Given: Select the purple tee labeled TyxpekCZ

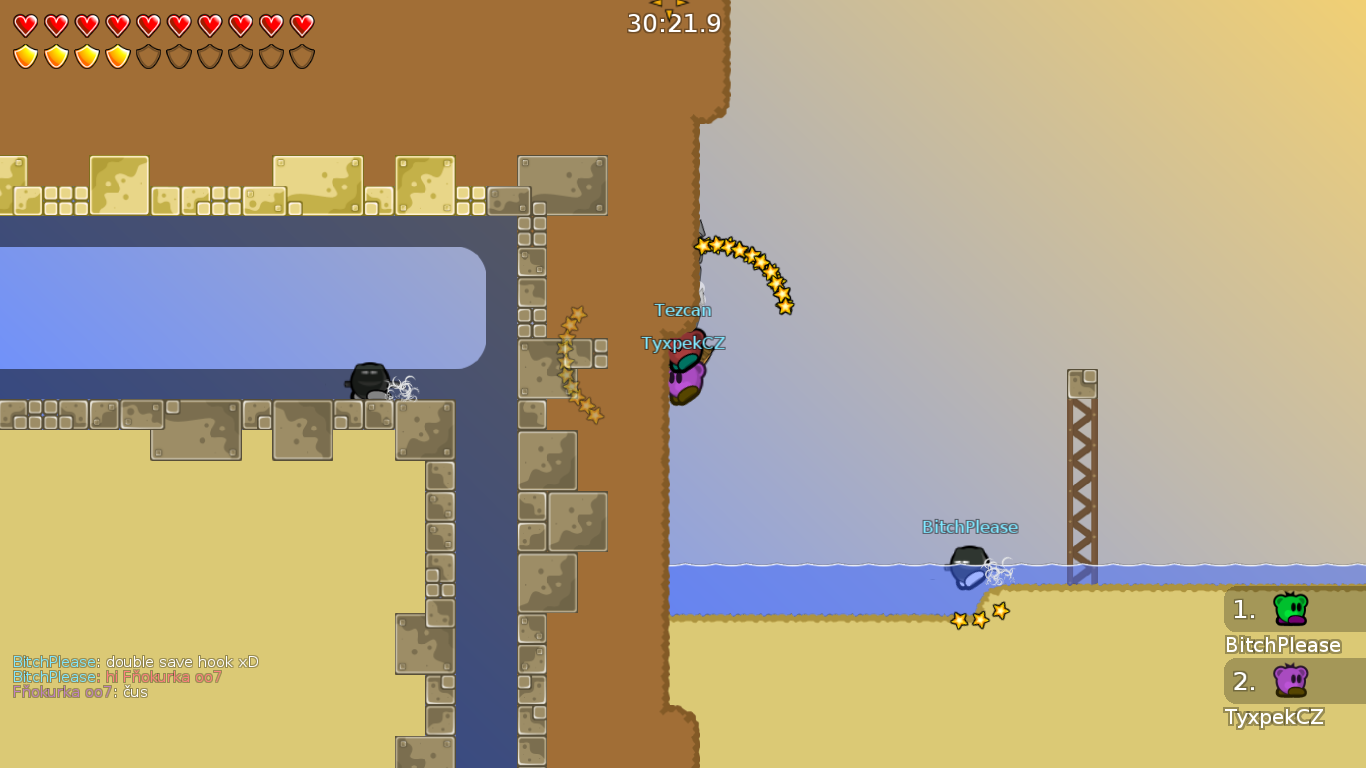Looking at the screenshot, I should coord(687,377).
